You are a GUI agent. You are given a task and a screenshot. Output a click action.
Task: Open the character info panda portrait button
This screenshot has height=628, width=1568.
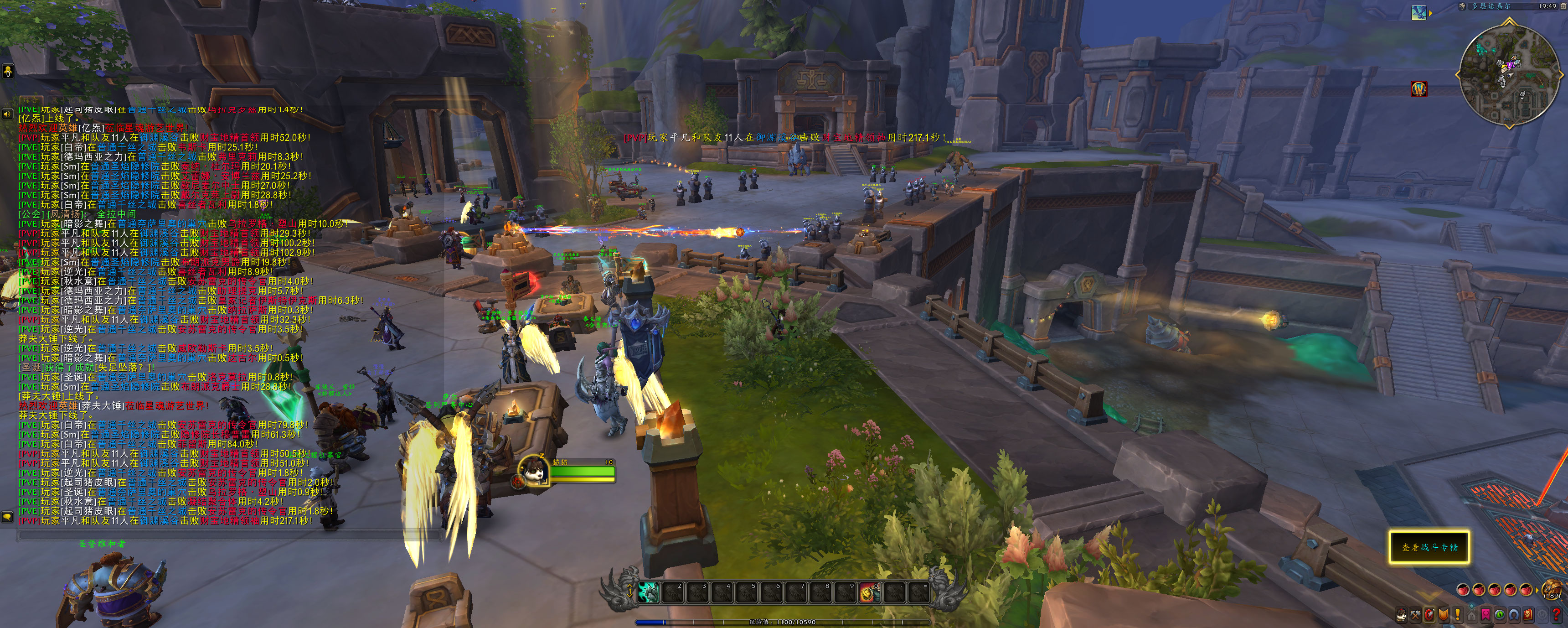1401,615
